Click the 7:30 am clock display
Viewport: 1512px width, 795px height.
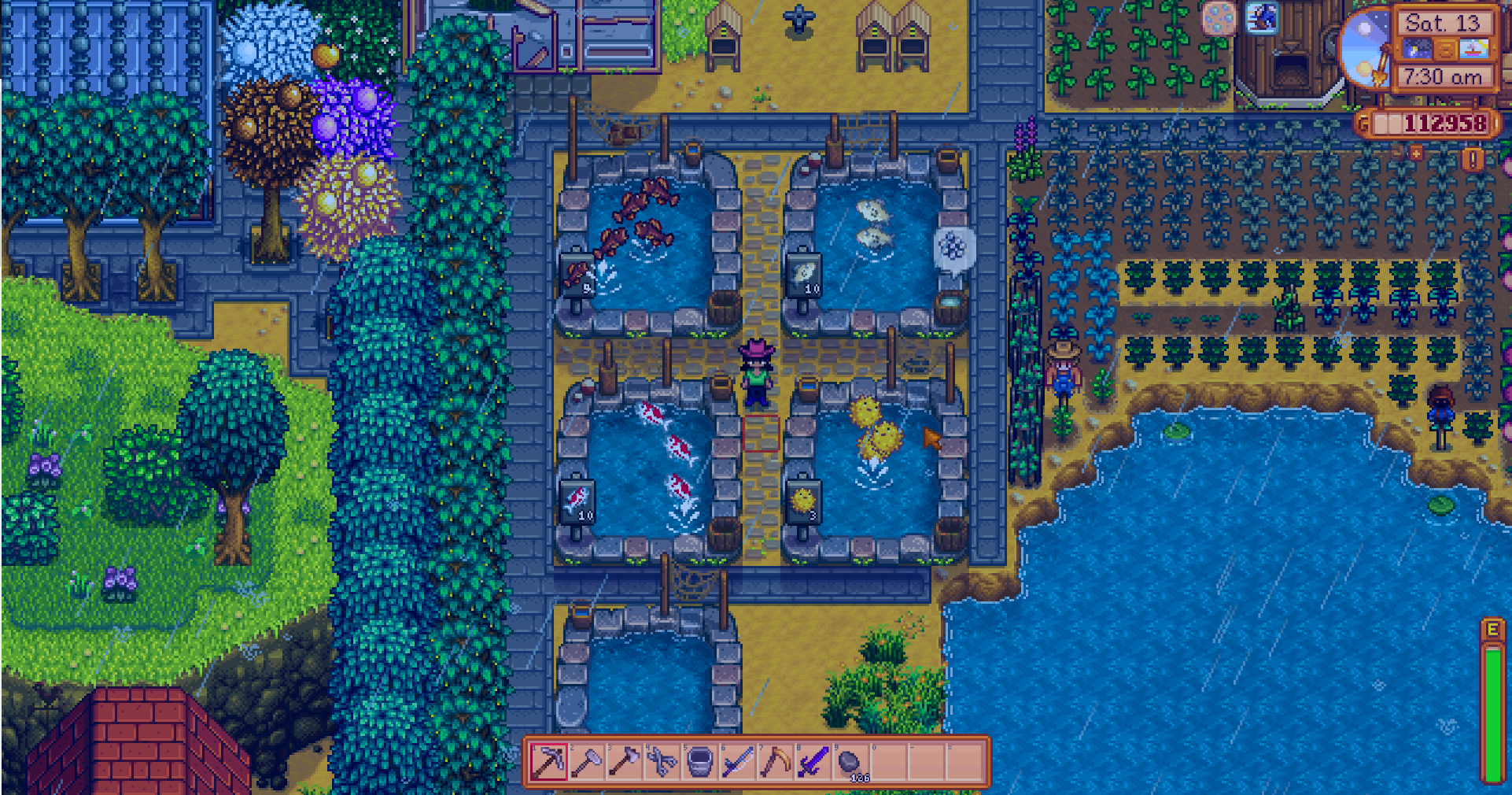[1443, 76]
